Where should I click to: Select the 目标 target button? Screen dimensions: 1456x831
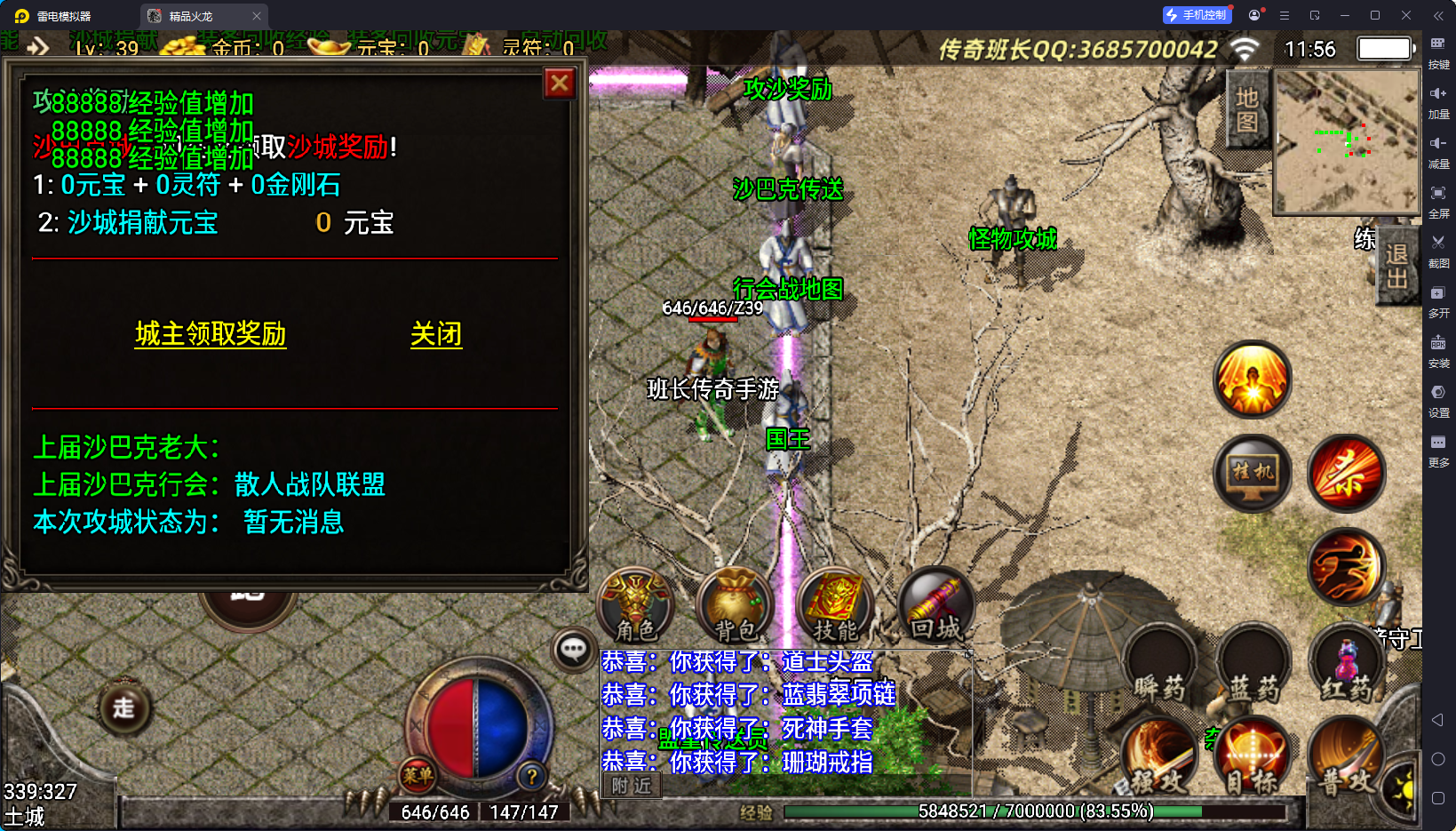click(x=1253, y=760)
